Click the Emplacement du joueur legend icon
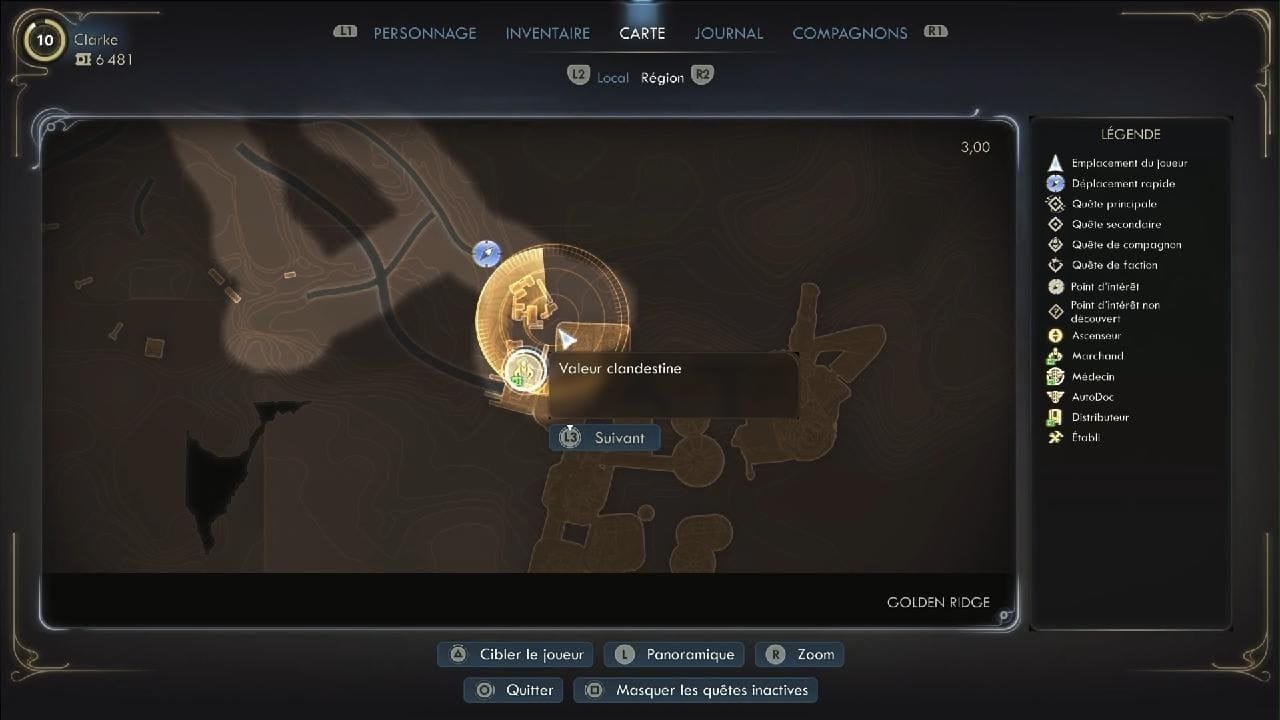This screenshot has width=1280, height=720. pyautogui.click(x=1057, y=162)
